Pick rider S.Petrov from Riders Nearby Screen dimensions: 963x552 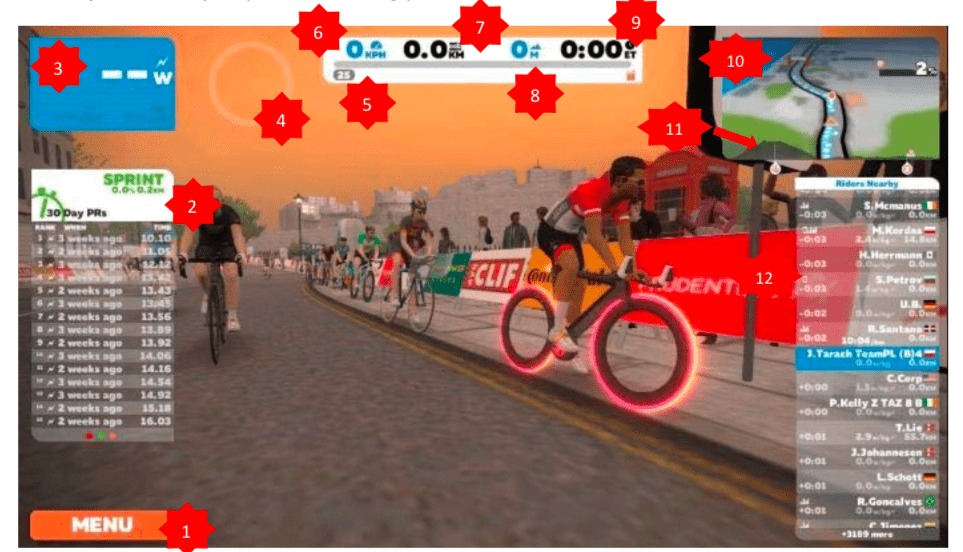(867, 282)
